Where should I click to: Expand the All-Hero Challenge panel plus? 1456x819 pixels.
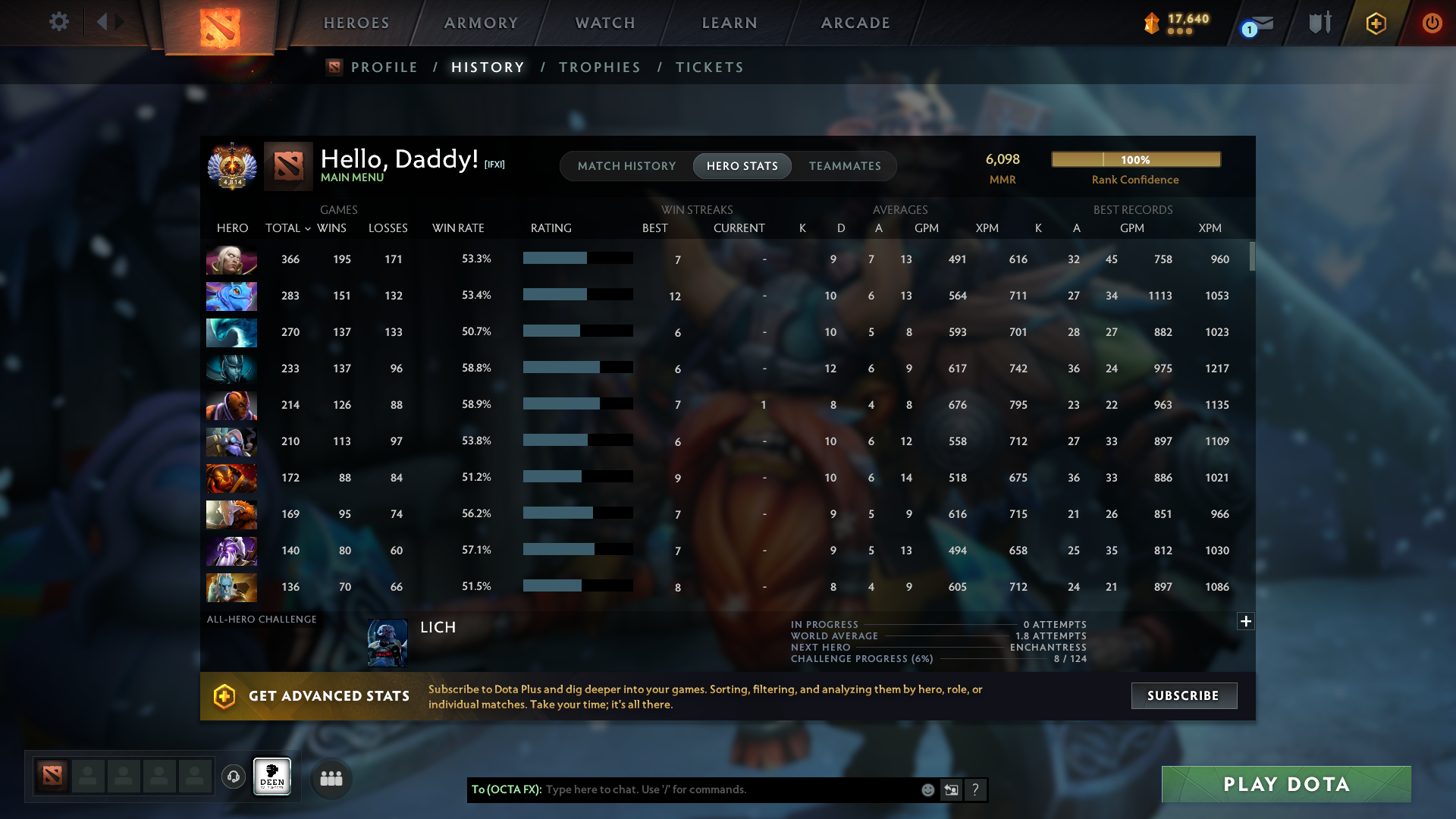tap(1245, 621)
